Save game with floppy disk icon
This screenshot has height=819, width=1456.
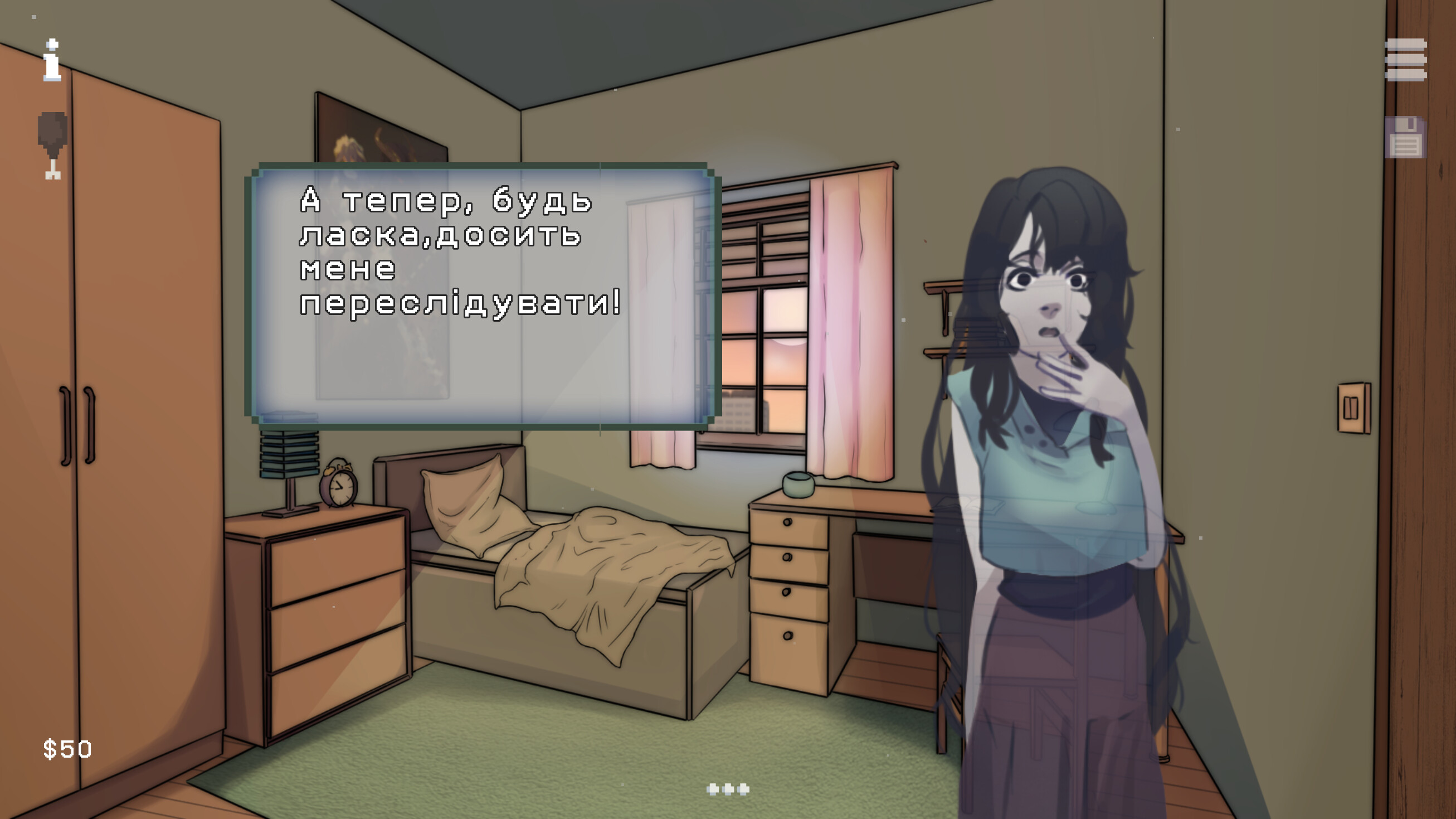click(1405, 138)
